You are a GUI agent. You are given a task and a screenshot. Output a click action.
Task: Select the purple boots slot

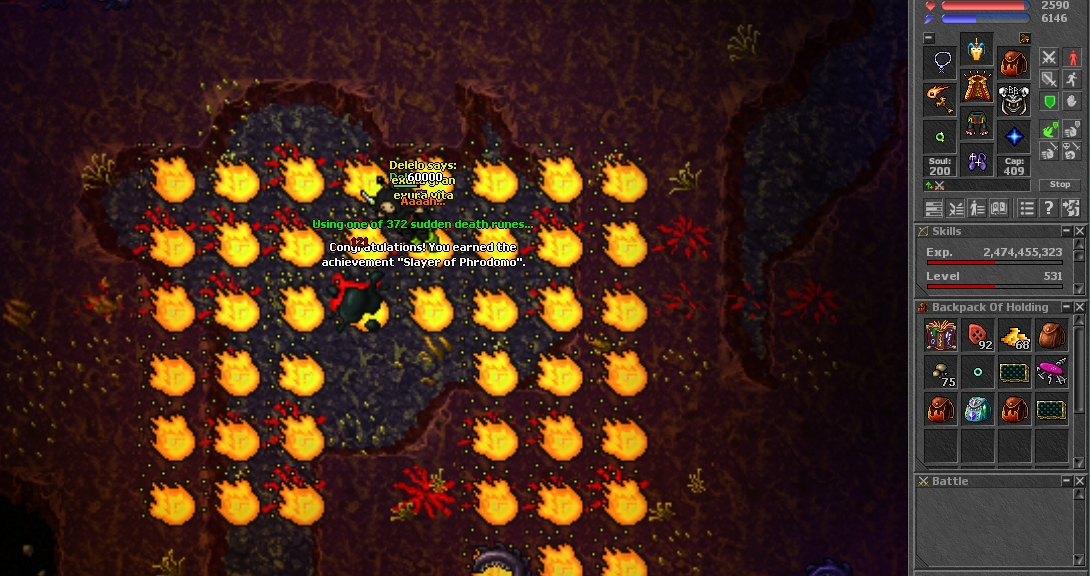coord(976,160)
